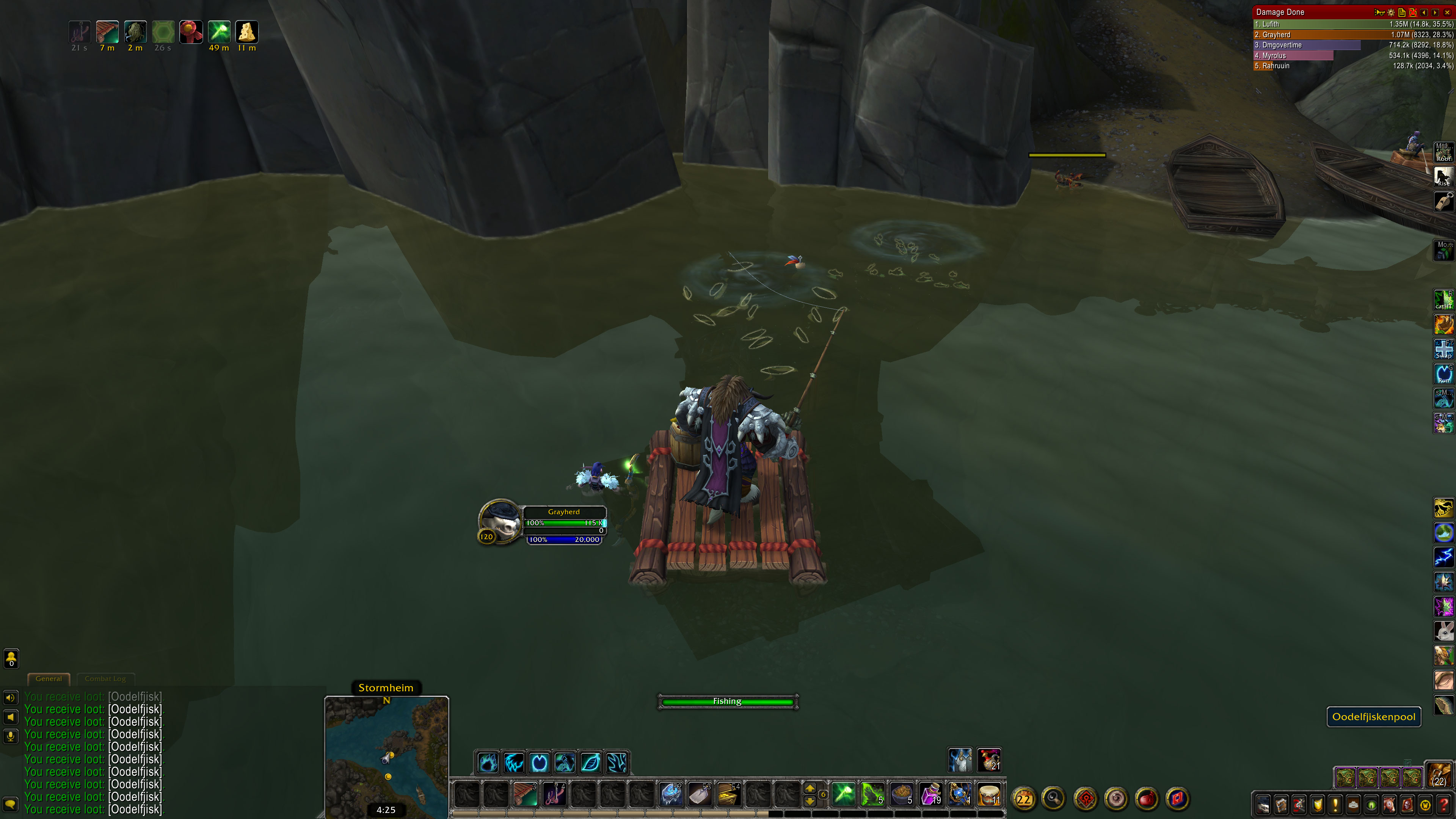Image resolution: width=1456 pixels, height=819 pixels.
Task: Shift into the bear paw form
Action: [x=488, y=763]
